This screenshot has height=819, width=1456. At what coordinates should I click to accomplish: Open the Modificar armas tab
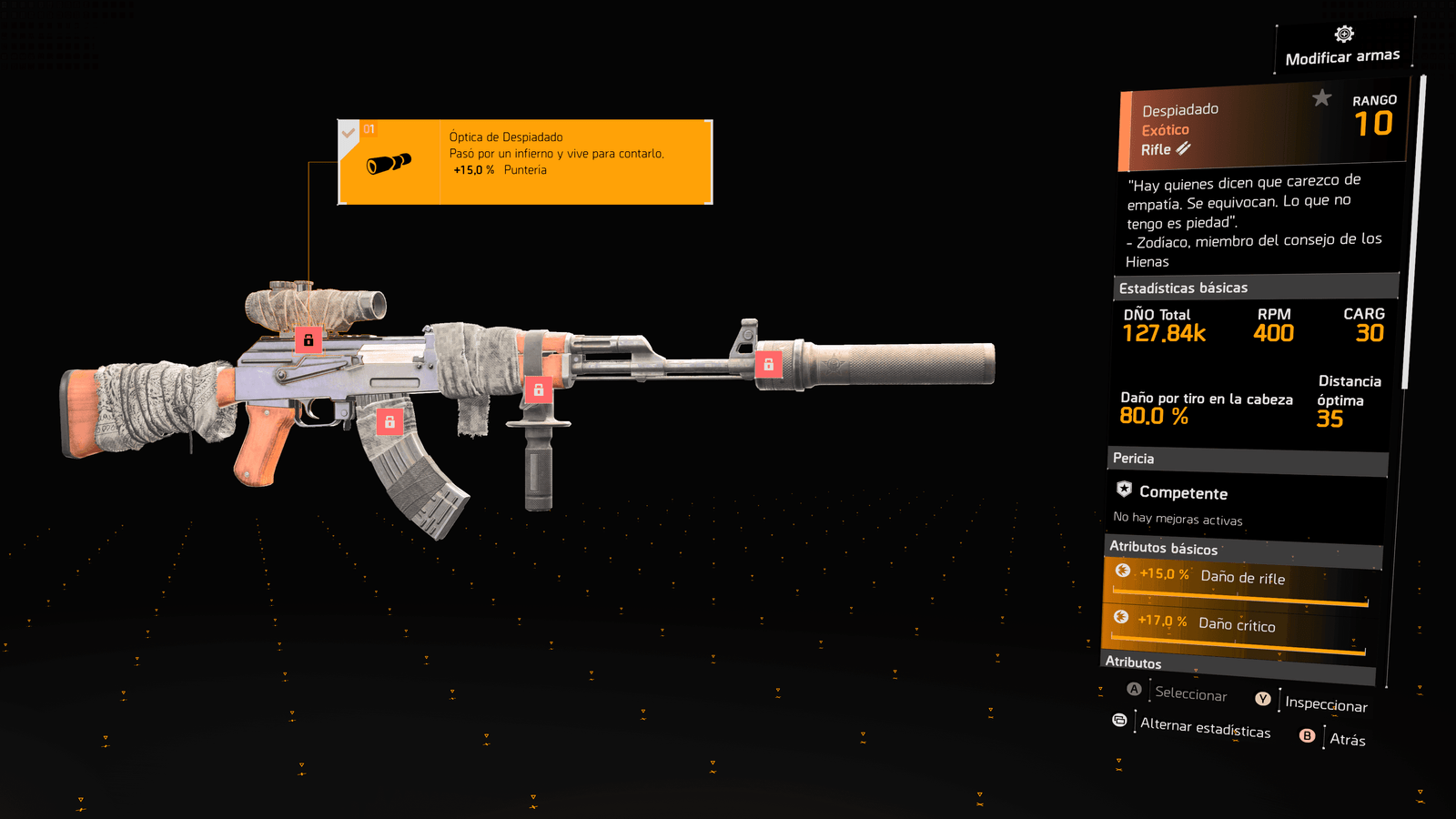(1342, 48)
